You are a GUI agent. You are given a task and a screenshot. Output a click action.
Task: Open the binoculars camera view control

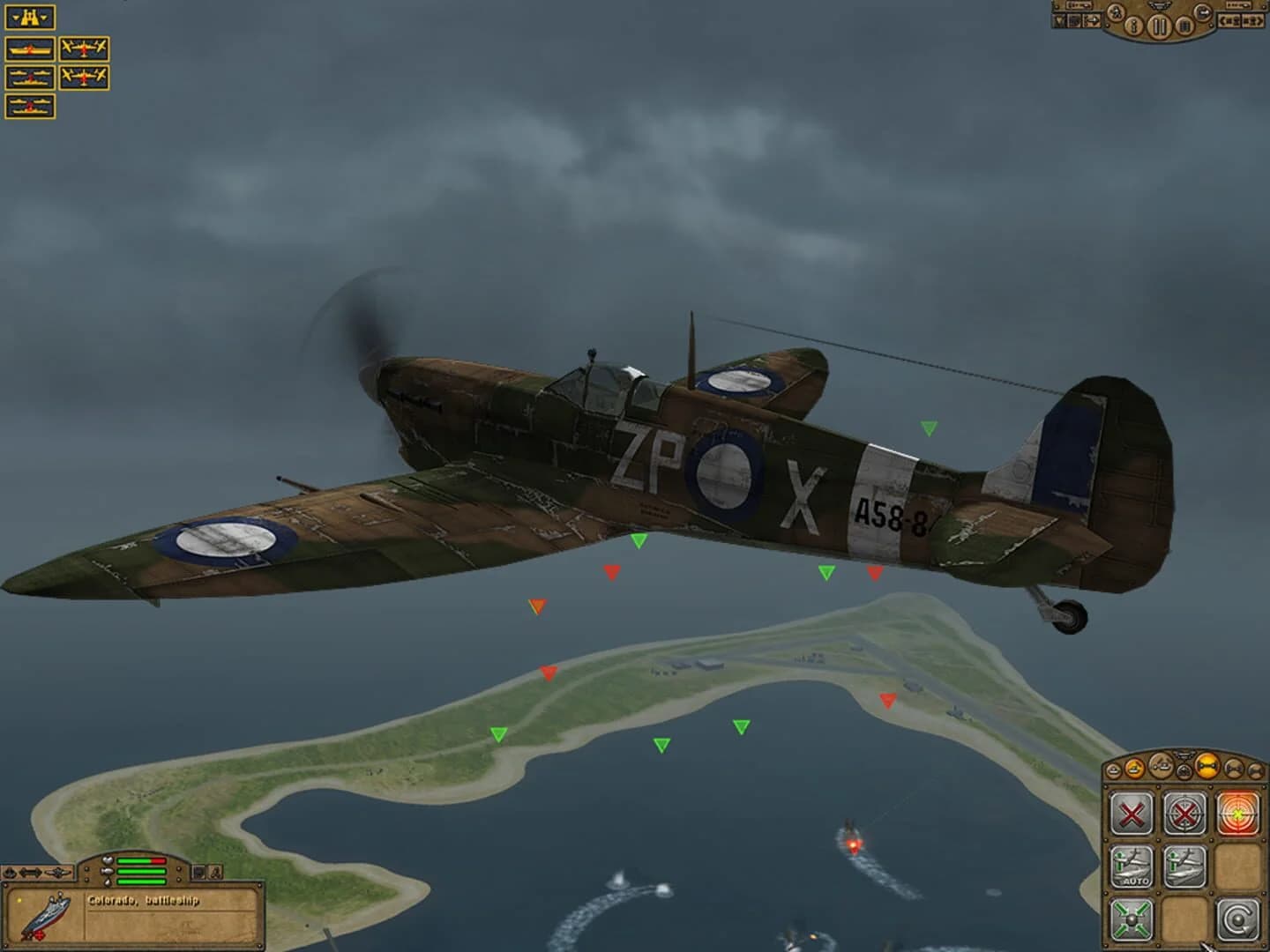[30, 17]
